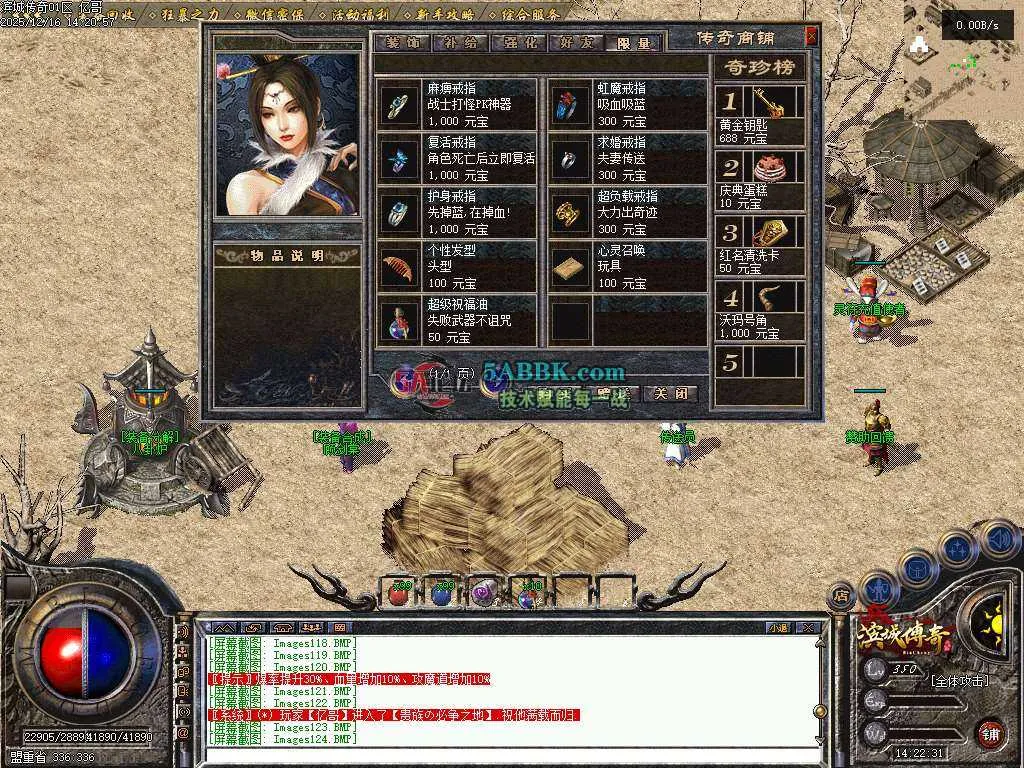
Task: Toggle the speaker sound icon
Action: (x=1000, y=539)
